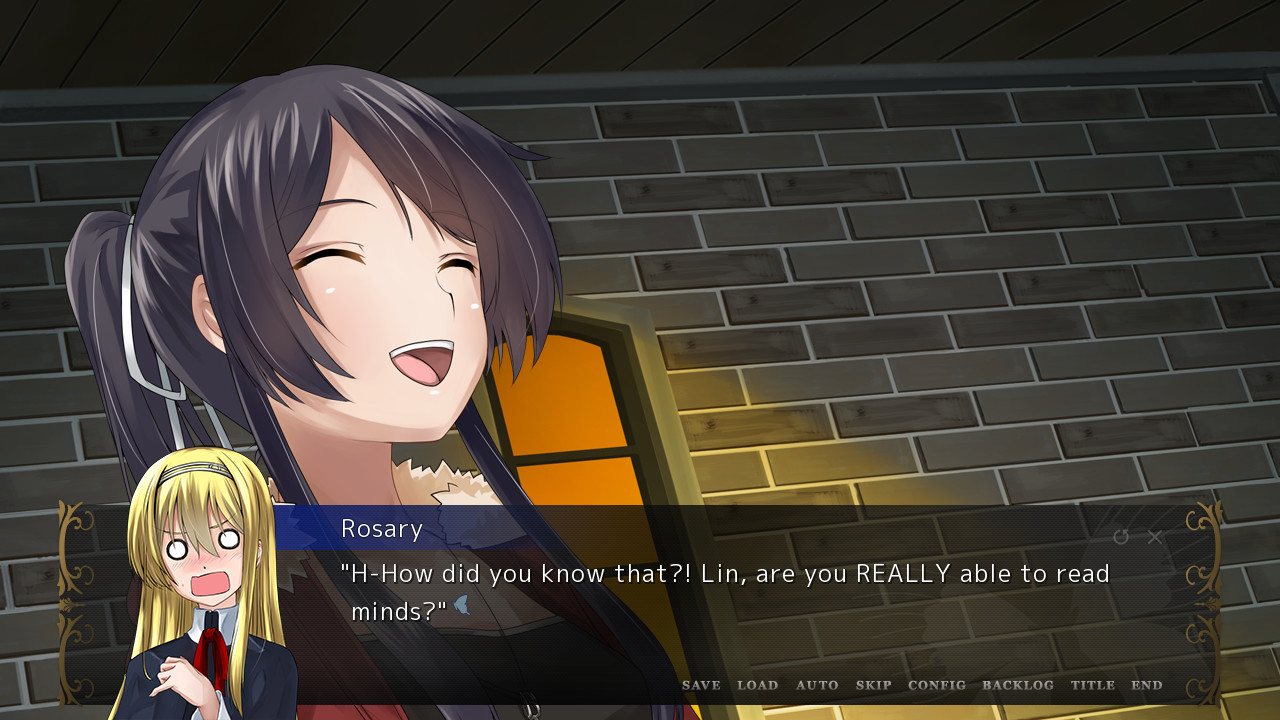Image resolution: width=1280 pixels, height=720 pixels.
Task: Open the SAVE menu
Action: [701, 685]
